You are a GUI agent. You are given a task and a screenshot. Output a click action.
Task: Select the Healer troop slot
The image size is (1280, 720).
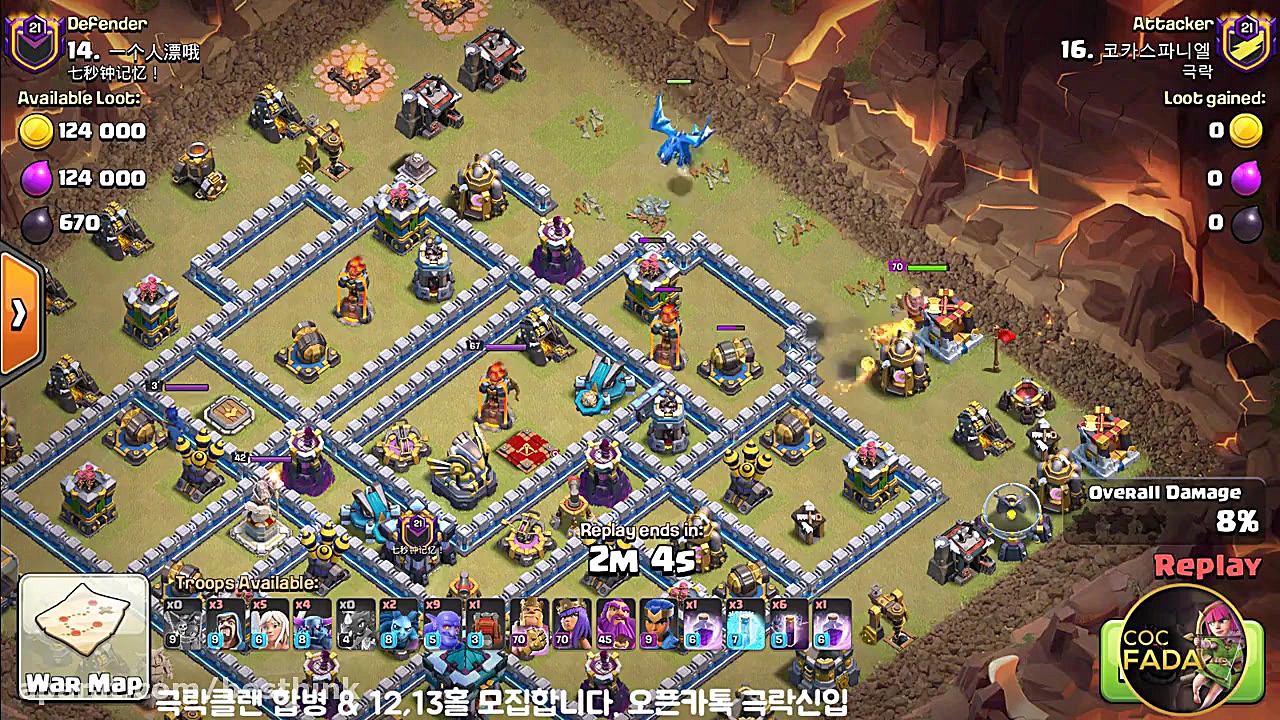coord(270,625)
